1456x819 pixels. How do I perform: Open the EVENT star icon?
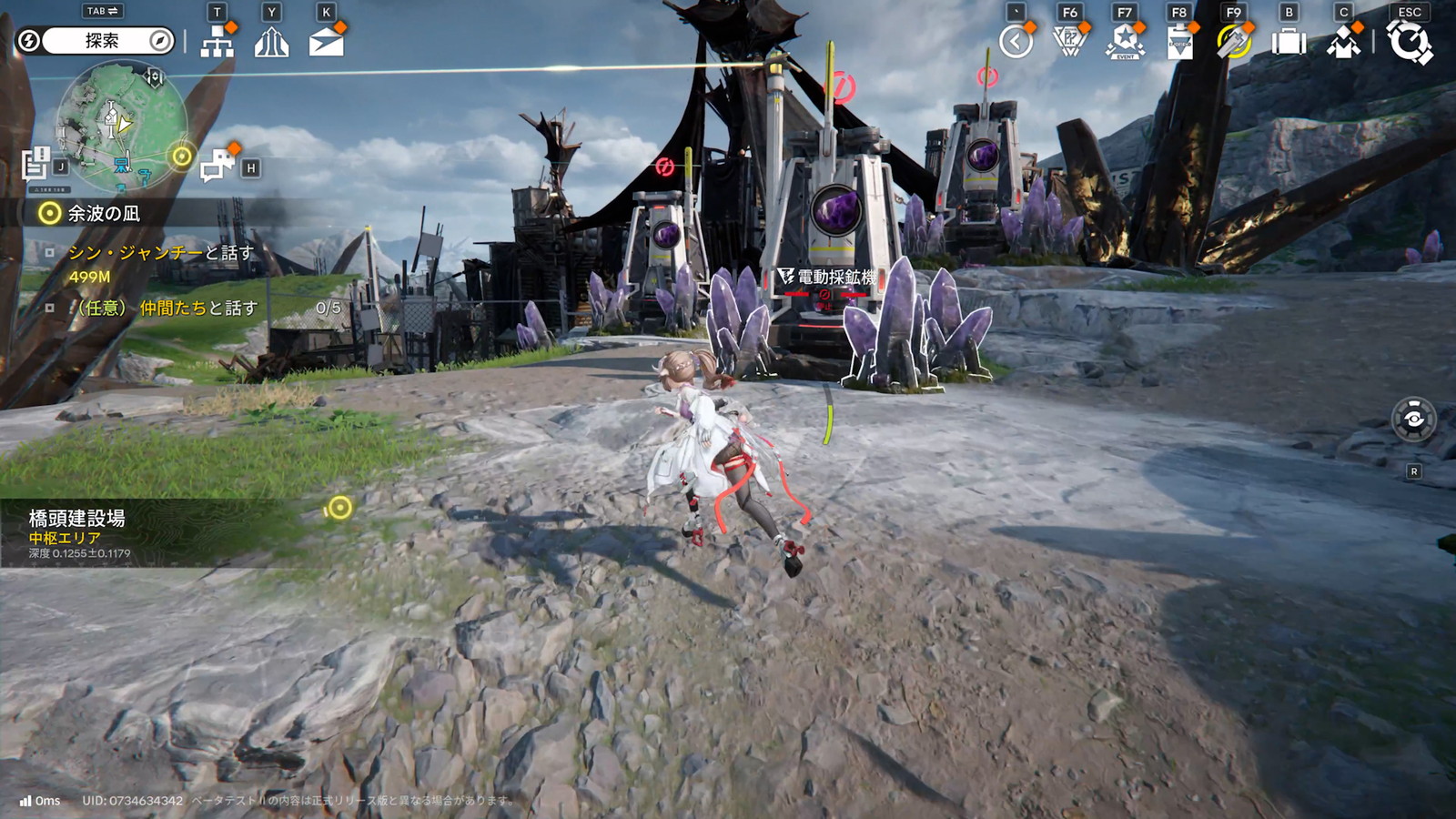(1125, 42)
